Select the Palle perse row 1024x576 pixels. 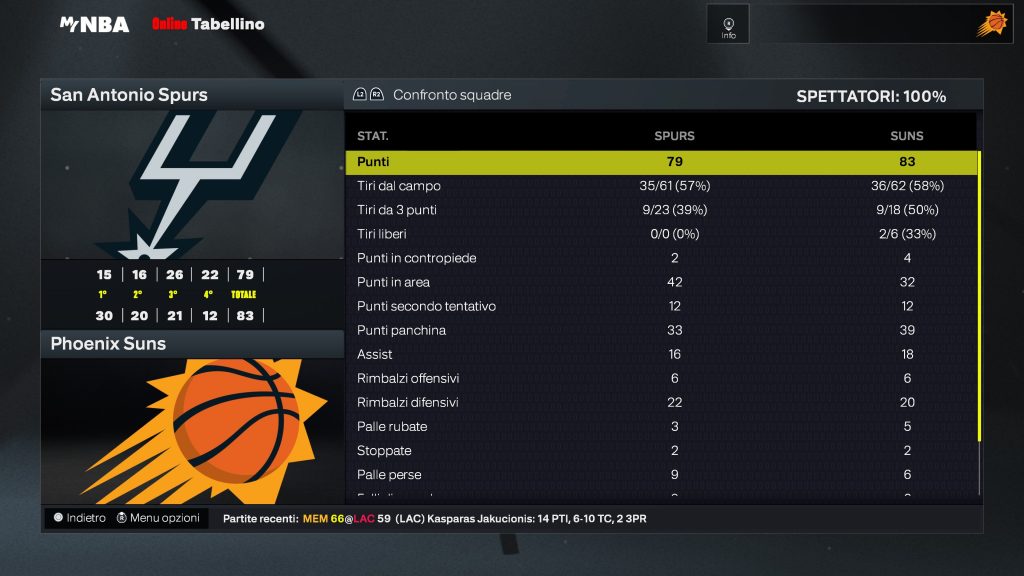(660, 474)
